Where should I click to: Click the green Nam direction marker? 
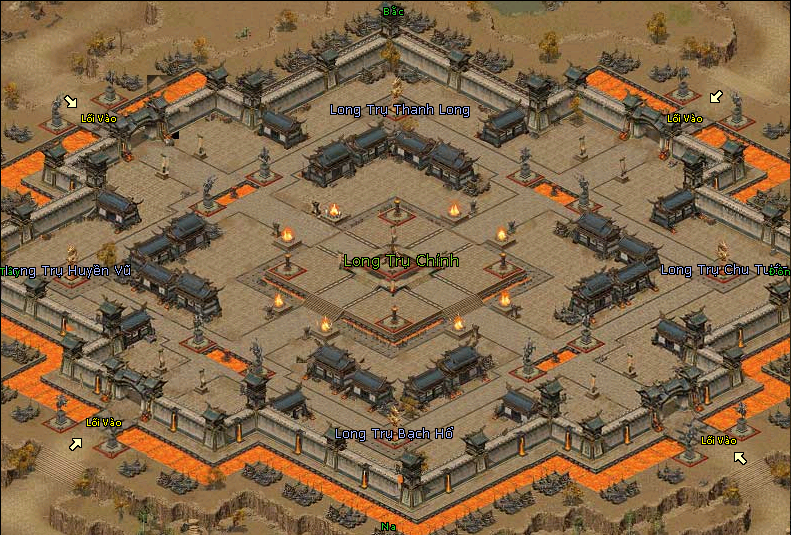pos(387,526)
